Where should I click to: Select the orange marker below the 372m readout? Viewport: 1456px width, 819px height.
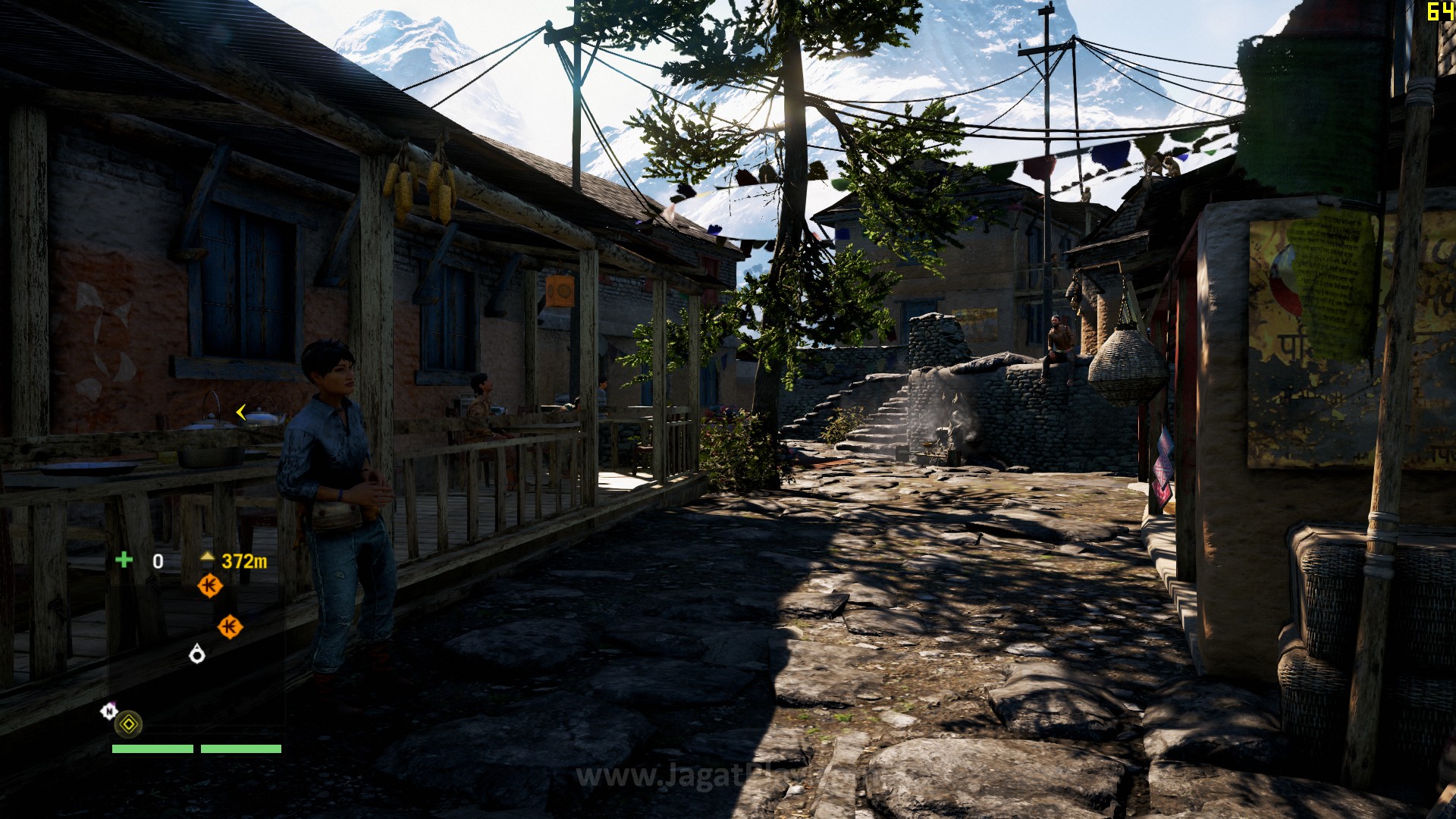210,585
